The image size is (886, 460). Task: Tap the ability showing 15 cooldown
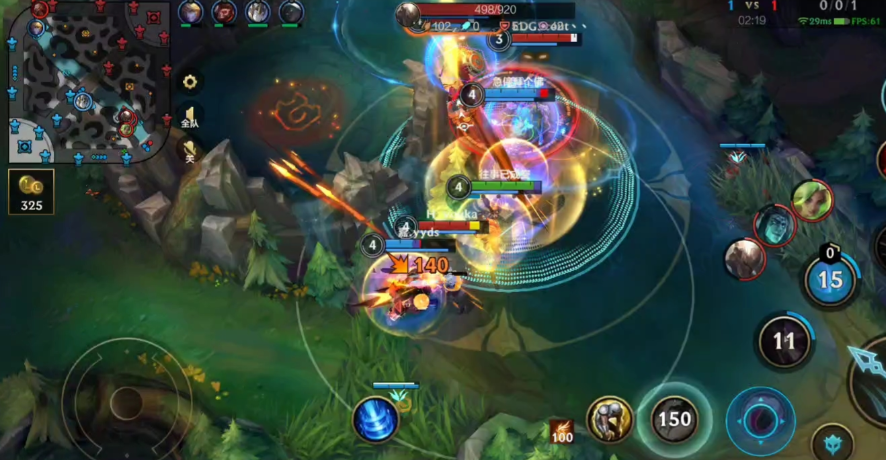click(831, 280)
